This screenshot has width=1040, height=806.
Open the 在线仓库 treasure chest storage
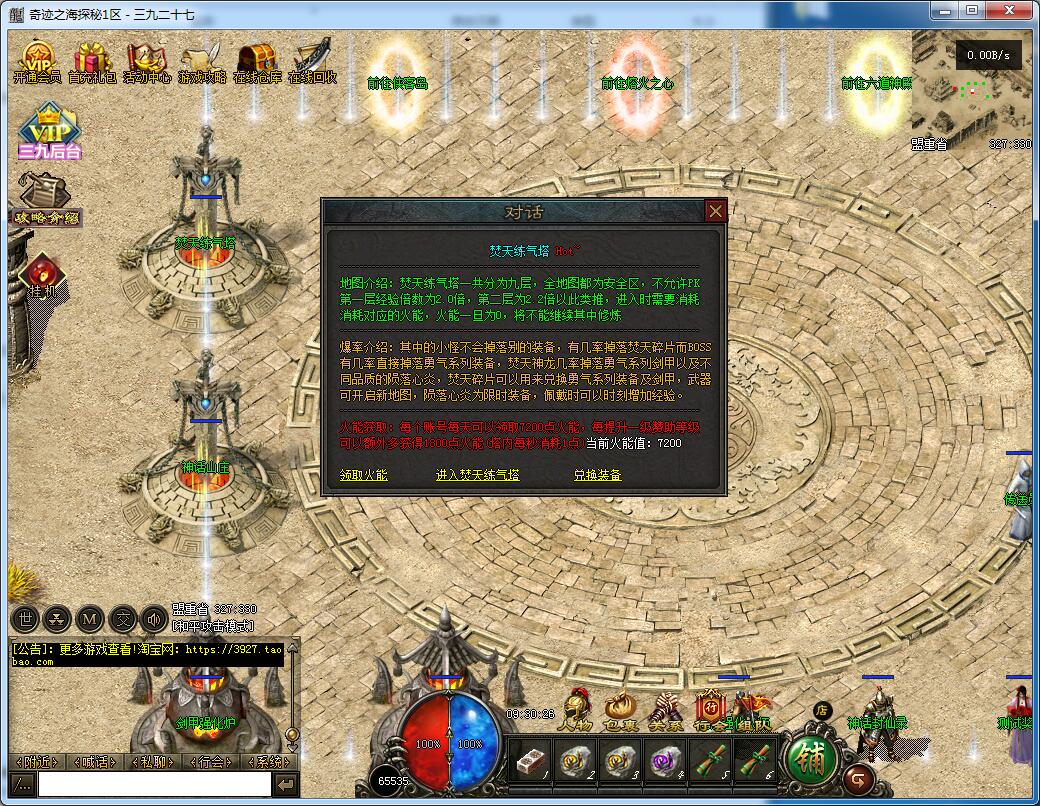coord(256,63)
